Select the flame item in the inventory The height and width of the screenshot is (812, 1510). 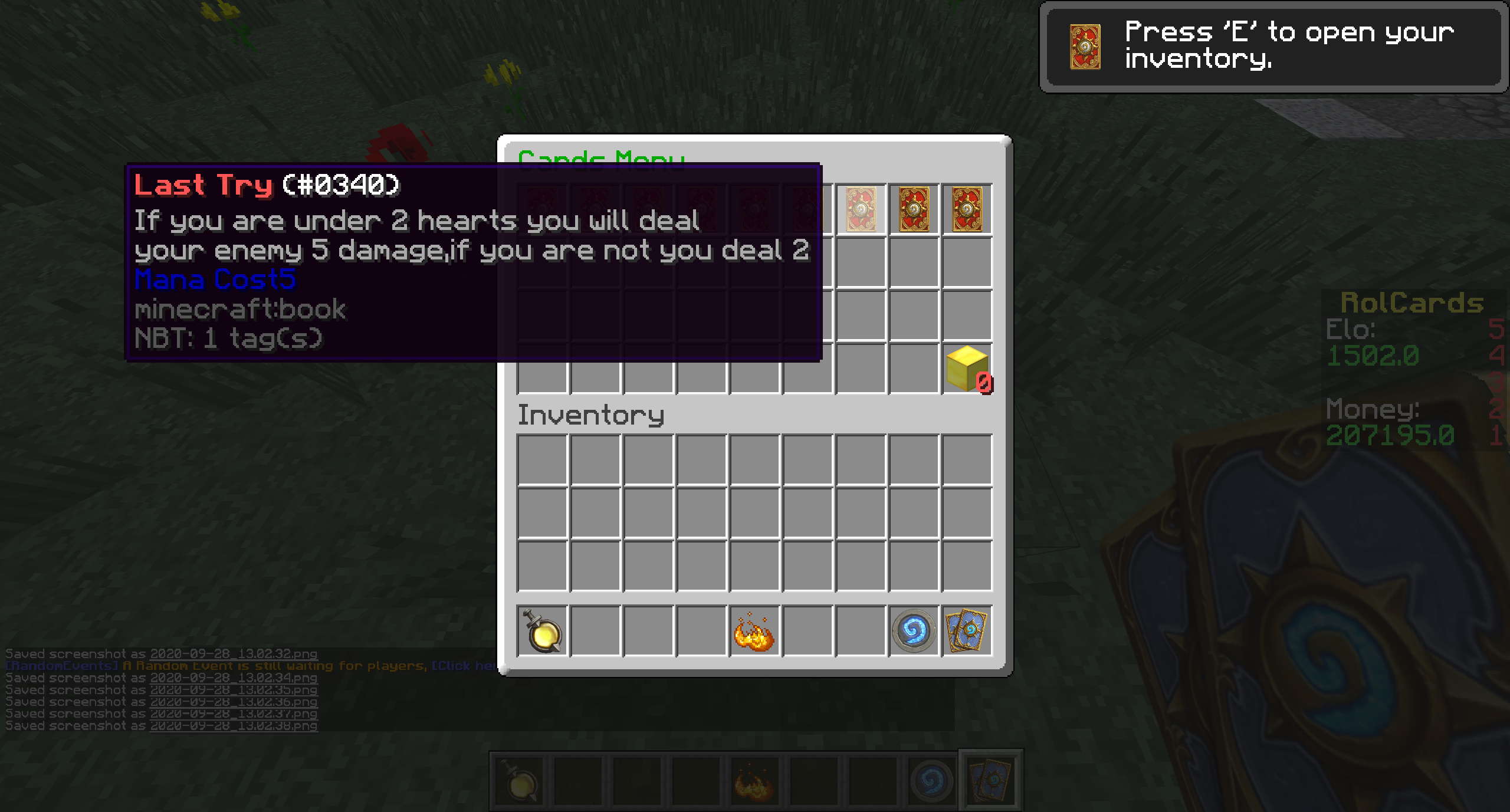tap(754, 632)
